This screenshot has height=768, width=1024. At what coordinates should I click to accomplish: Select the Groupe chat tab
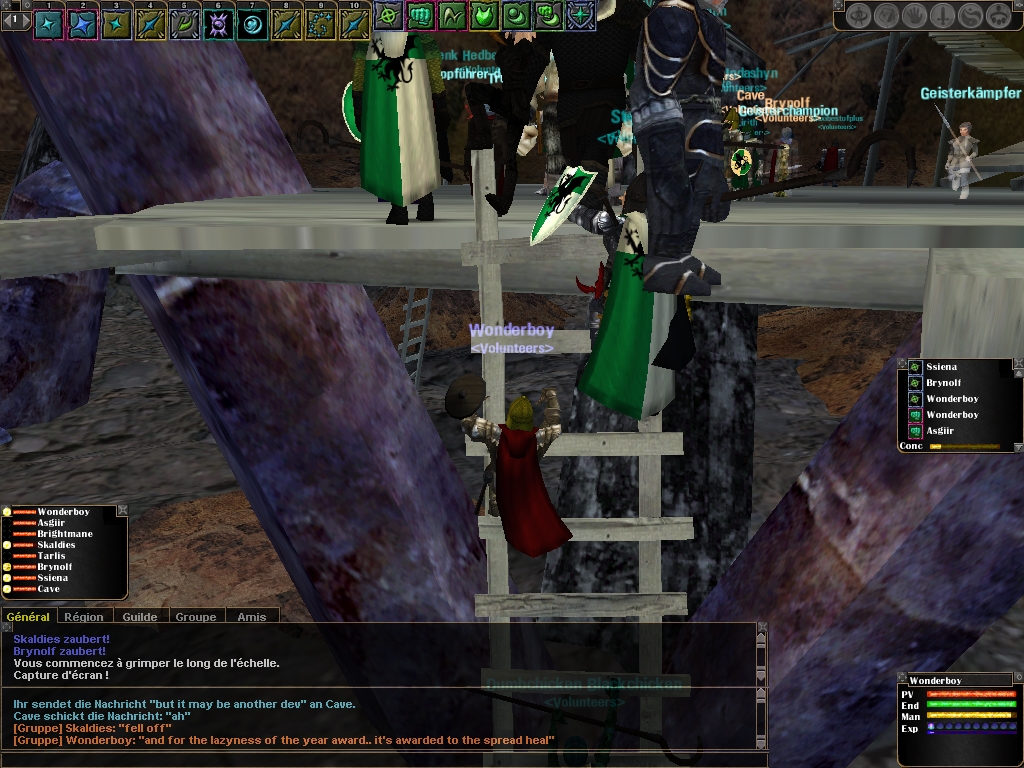196,617
